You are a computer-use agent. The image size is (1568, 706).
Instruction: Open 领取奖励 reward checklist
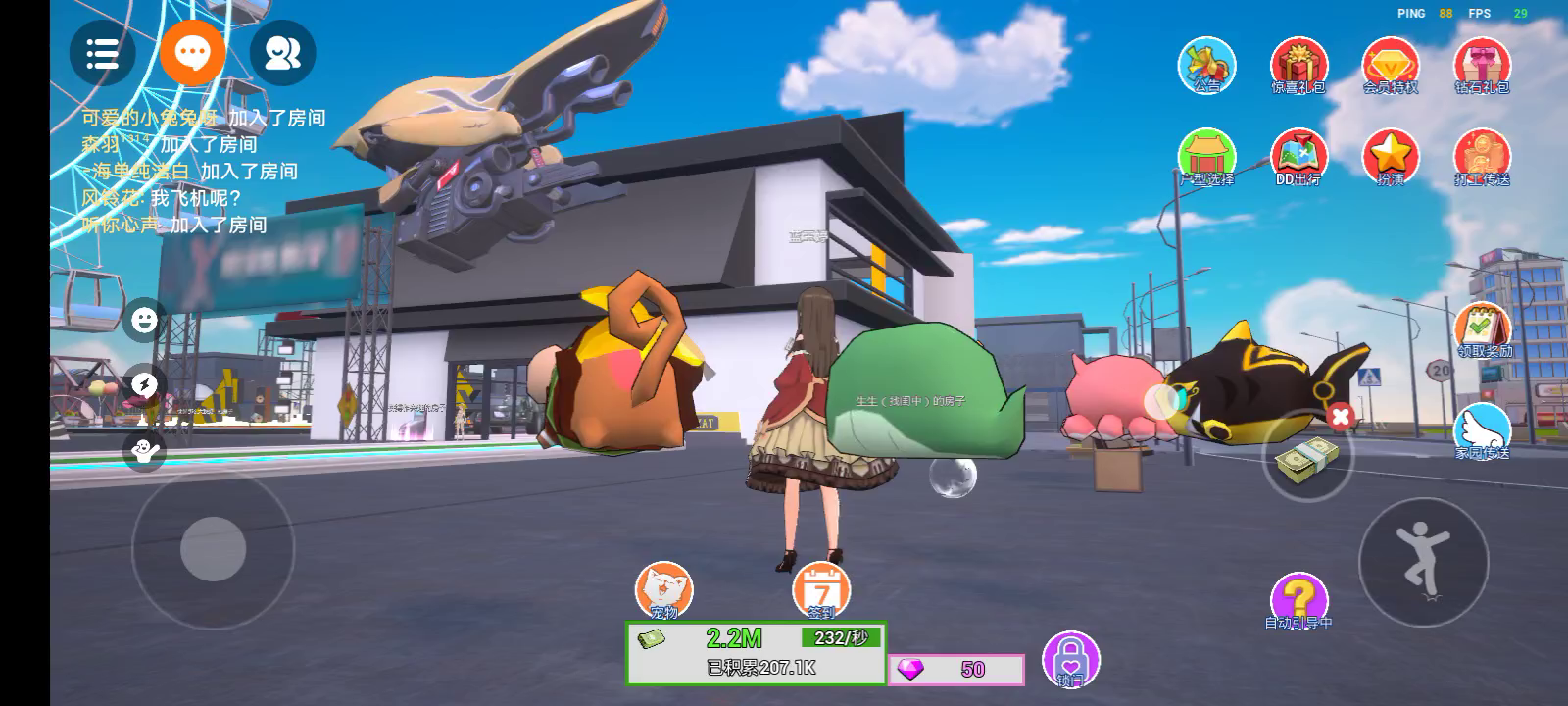1483,329
